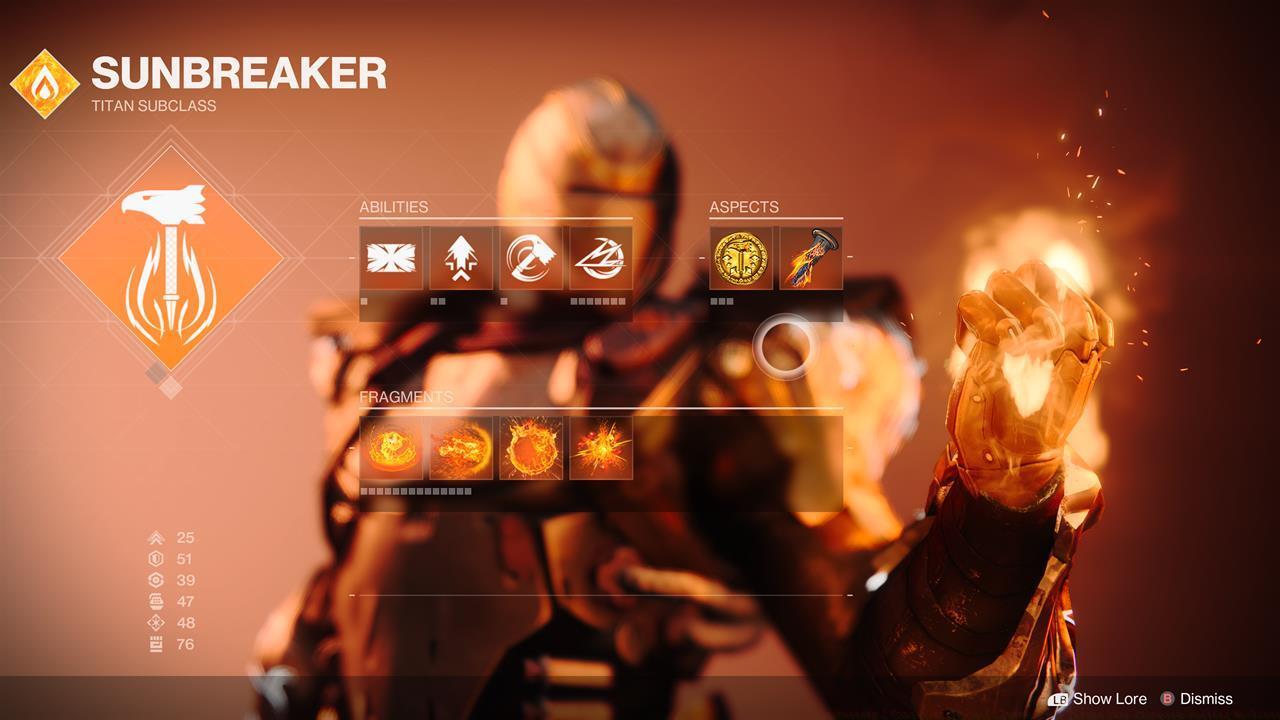Image resolution: width=1280 pixels, height=720 pixels.
Task: Select the hammer melee ability icon
Action: [x=531, y=257]
